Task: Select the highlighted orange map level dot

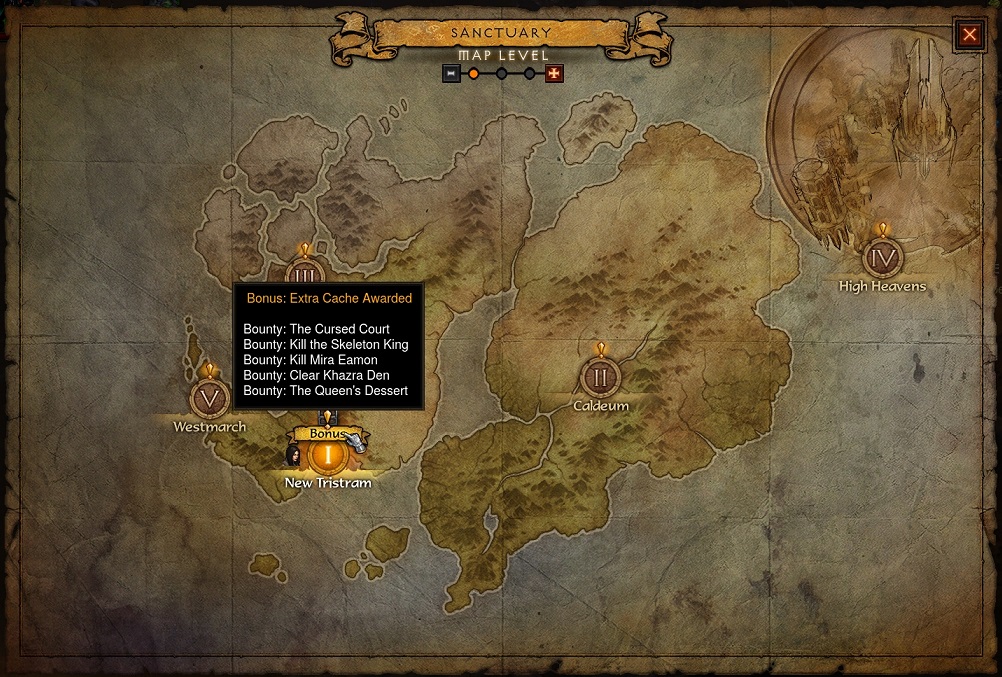Action: [x=474, y=73]
